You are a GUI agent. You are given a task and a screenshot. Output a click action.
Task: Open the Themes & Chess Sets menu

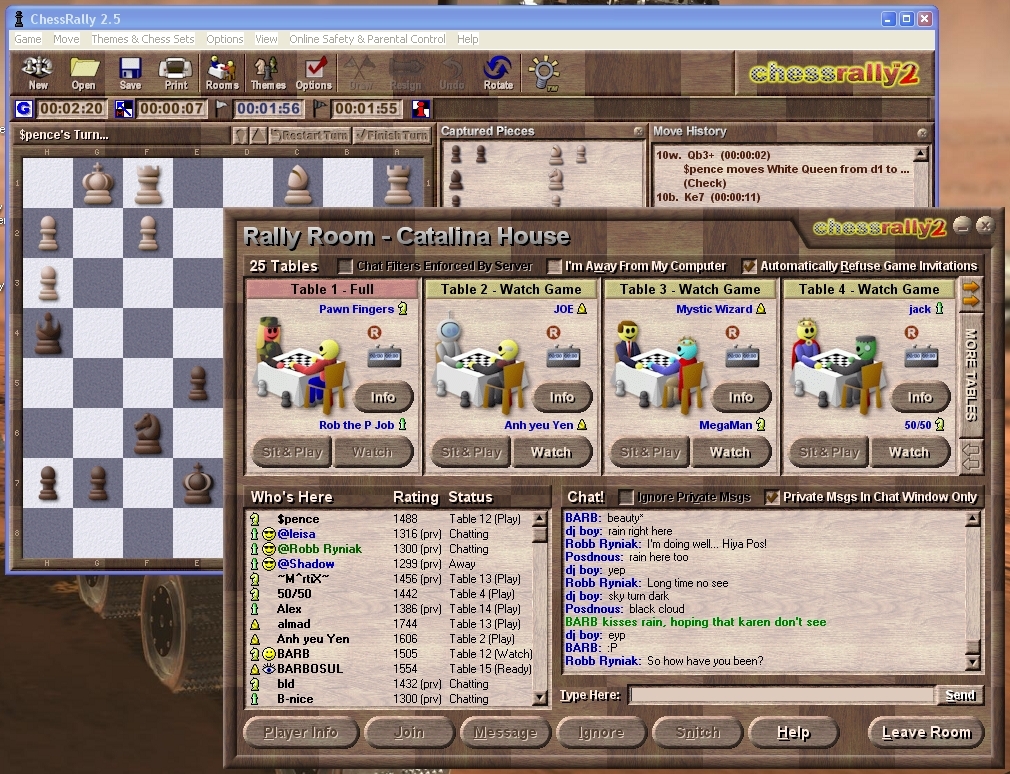coord(142,39)
